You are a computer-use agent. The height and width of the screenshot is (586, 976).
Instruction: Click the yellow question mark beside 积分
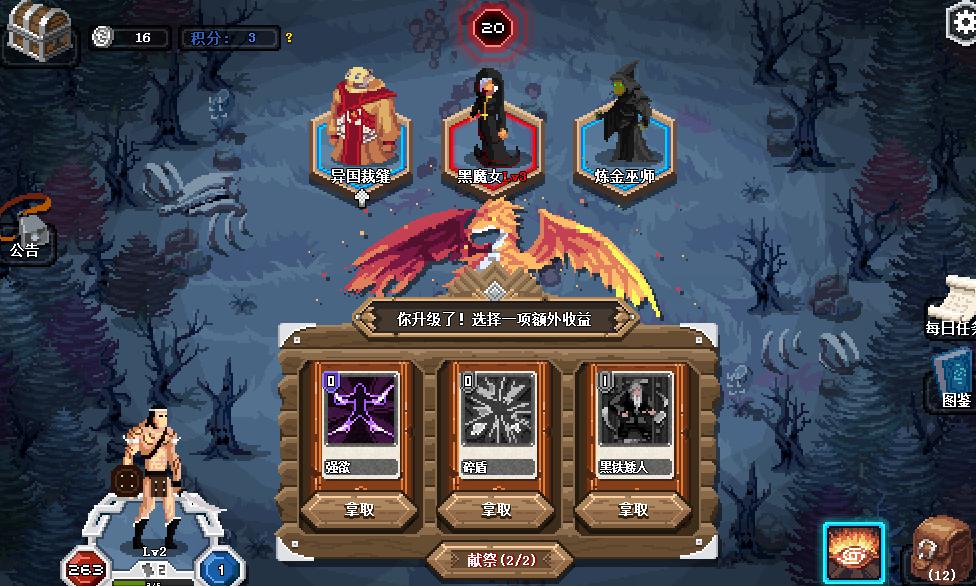(289, 38)
